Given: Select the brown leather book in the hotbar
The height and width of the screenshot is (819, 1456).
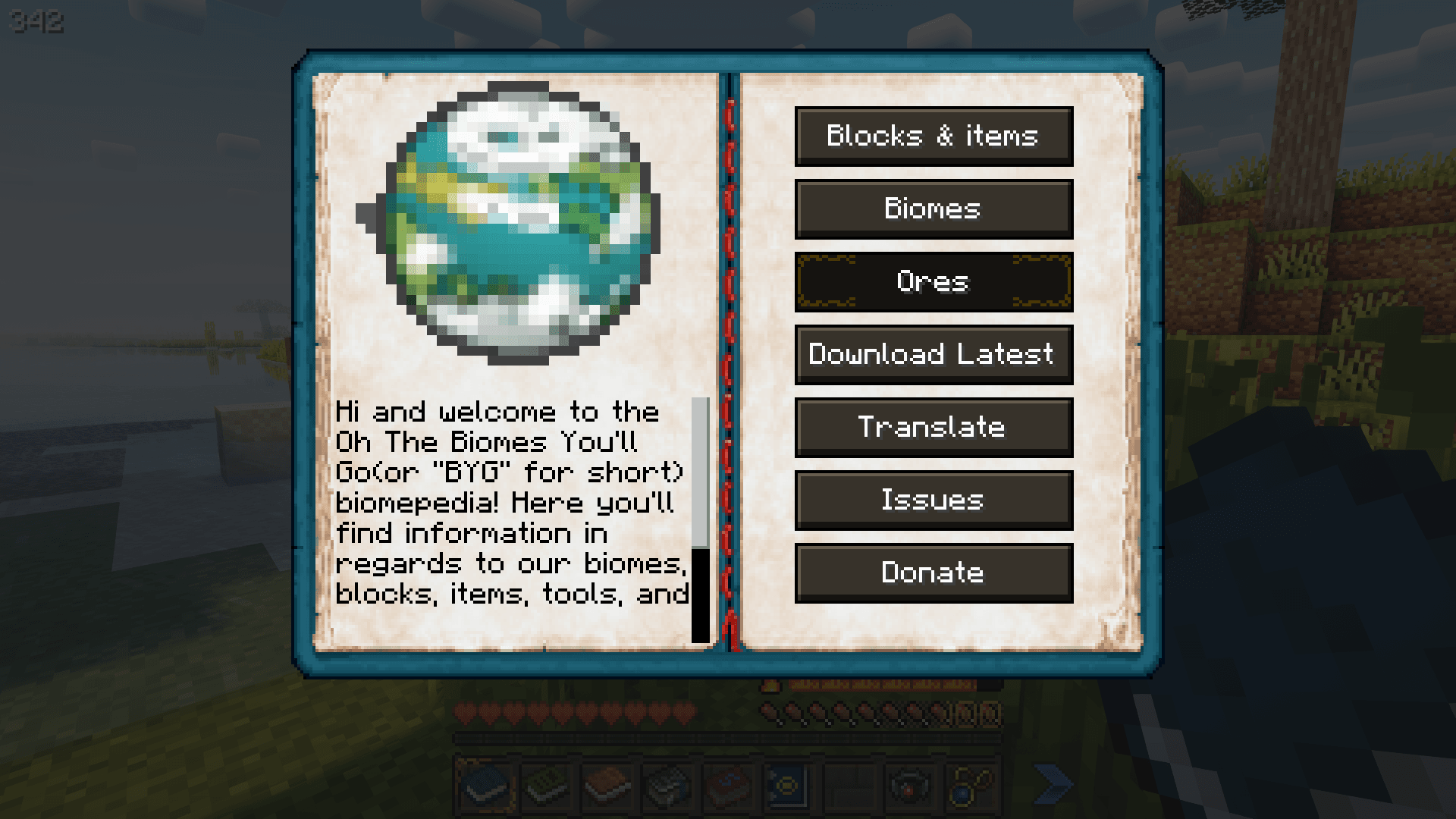Looking at the screenshot, I should pyautogui.click(x=604, y=786).
